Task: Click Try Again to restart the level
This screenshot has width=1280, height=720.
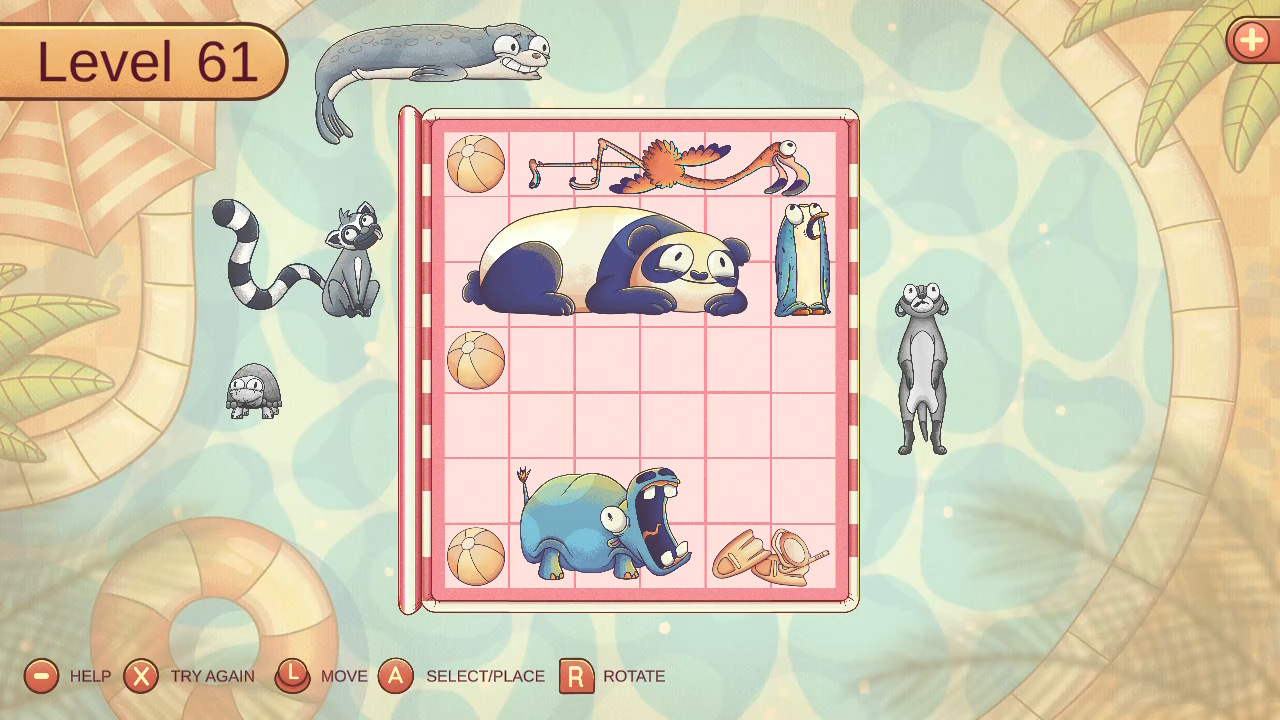Action: pos(141,676)
